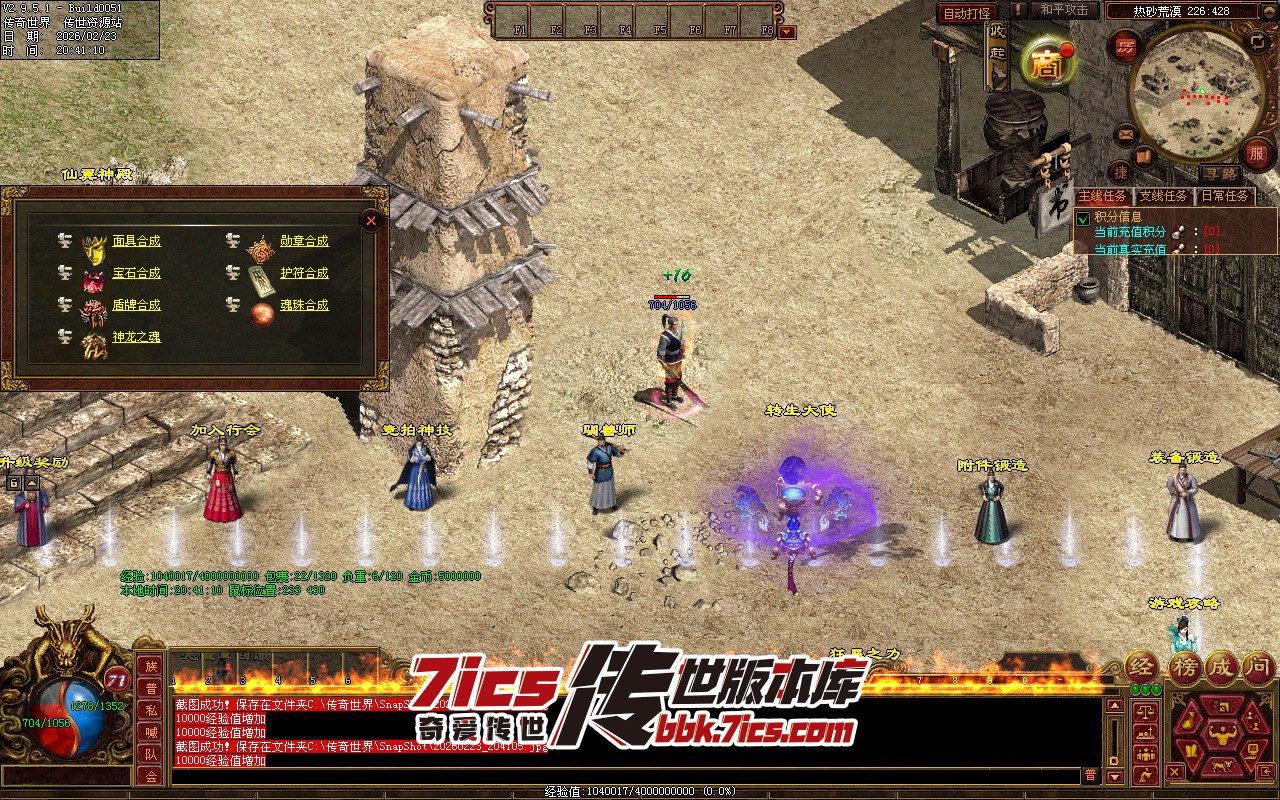Switch attack mode via 和平攻击 button
Screen dimensions: 1280x800
(1064, 10)
